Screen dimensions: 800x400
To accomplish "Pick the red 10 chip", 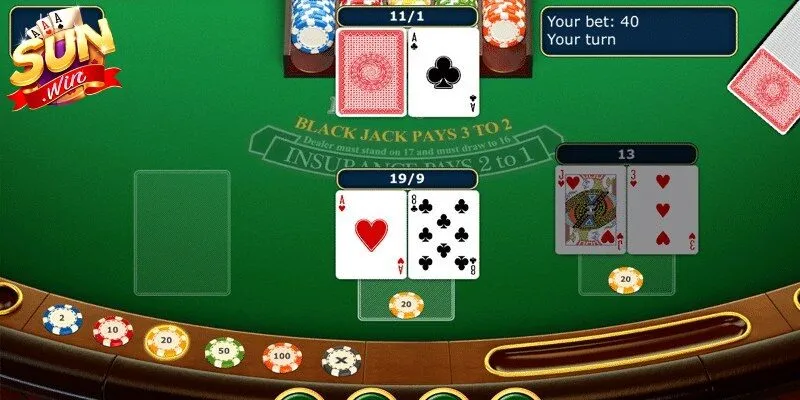I will 113,330.
